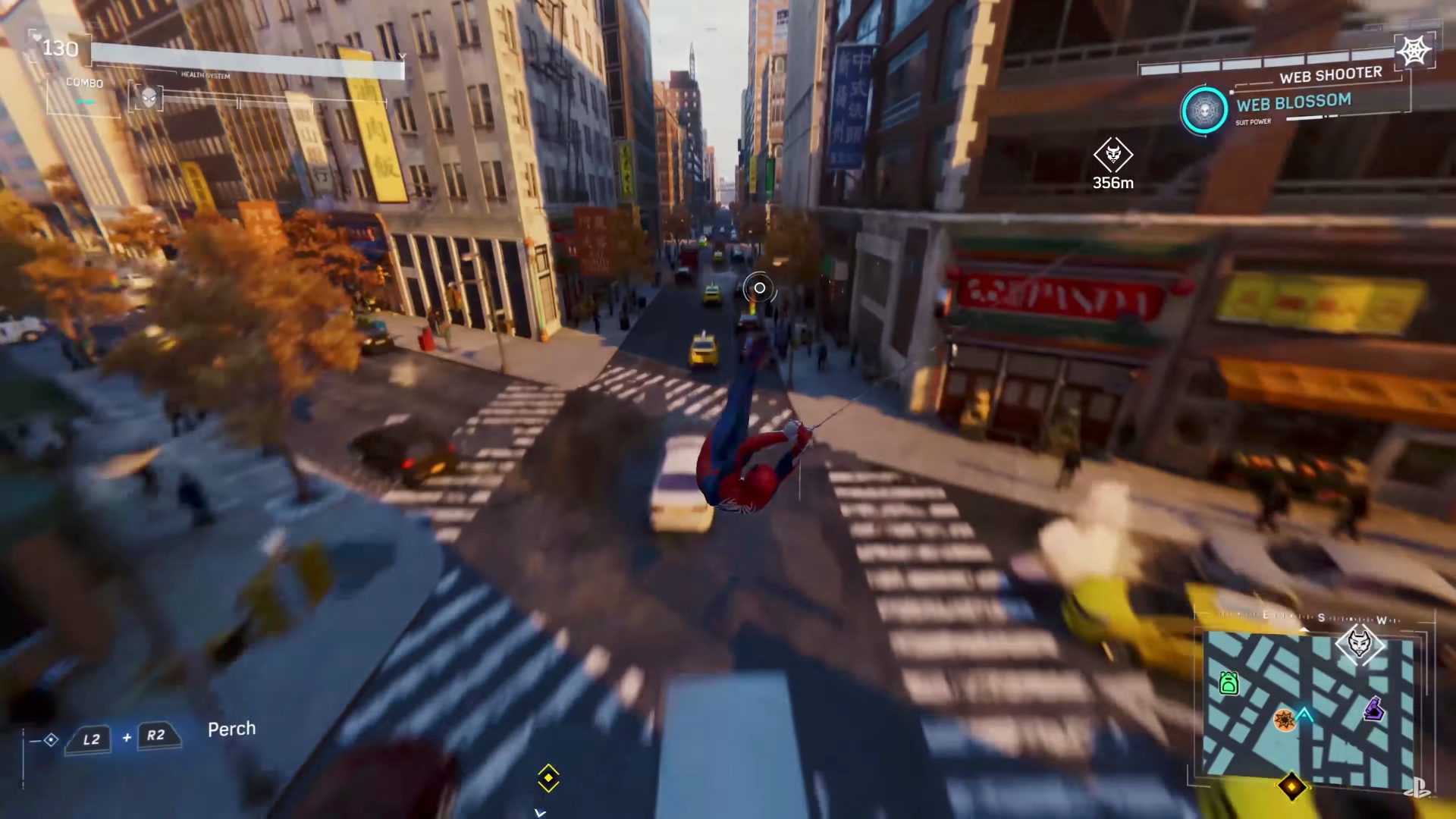
Task: Click the orange landmark marker on minimap
Action: (x=1285, y=720)
